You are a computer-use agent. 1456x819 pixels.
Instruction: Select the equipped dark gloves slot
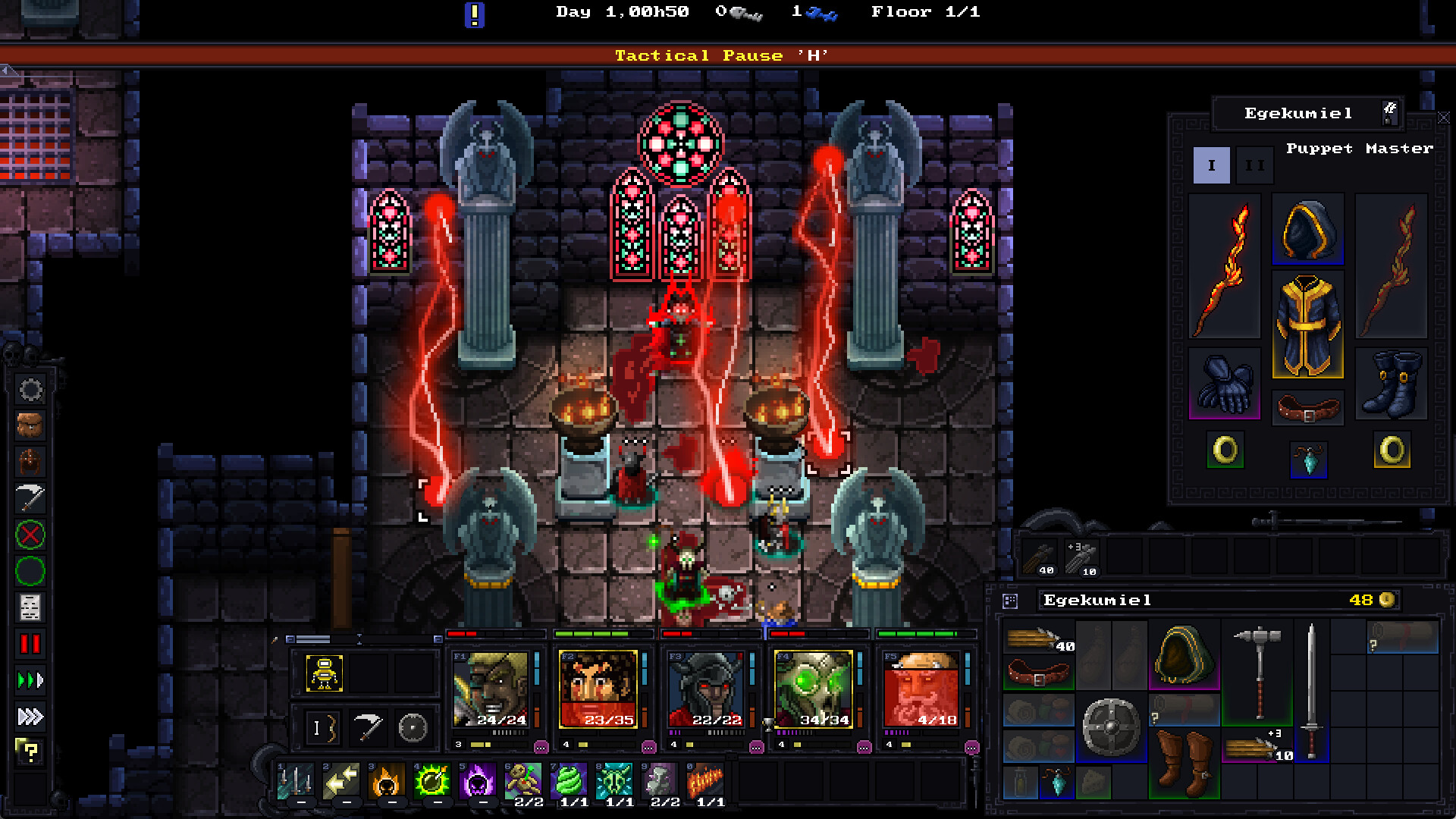tap(1224, 383)
